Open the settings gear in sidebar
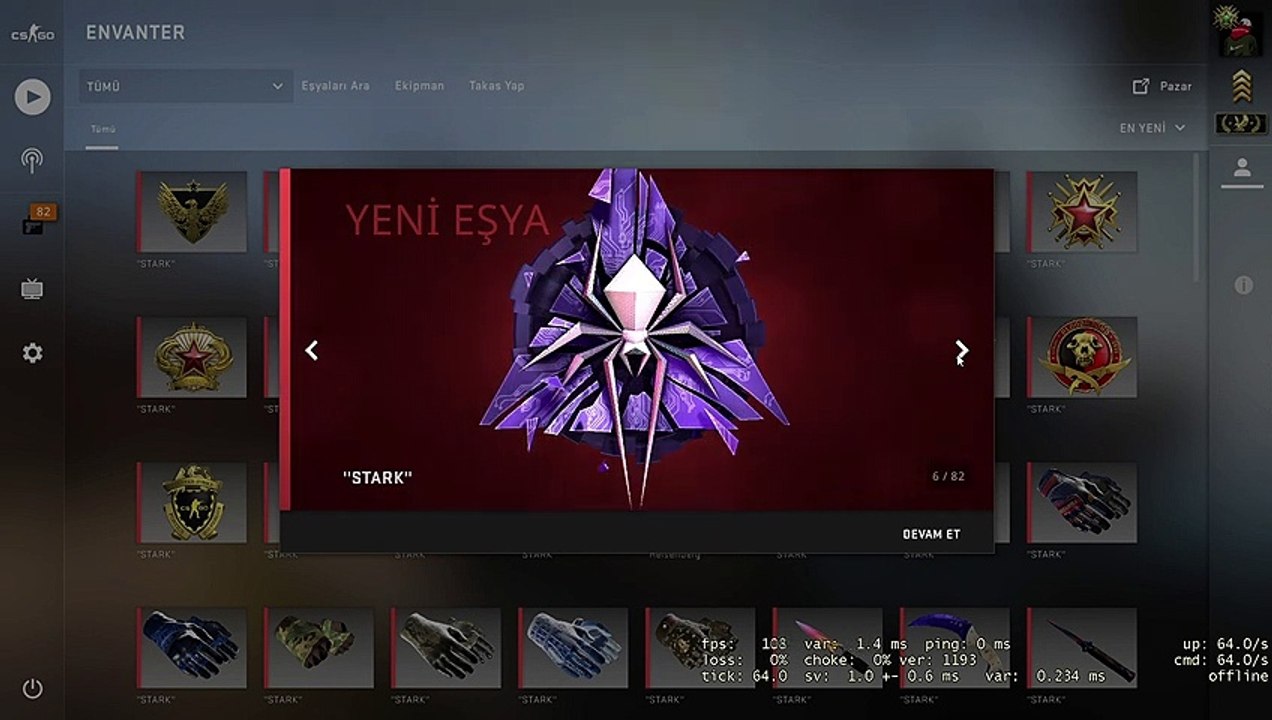This screenshot has height=720, width=1272. (32, 353)
